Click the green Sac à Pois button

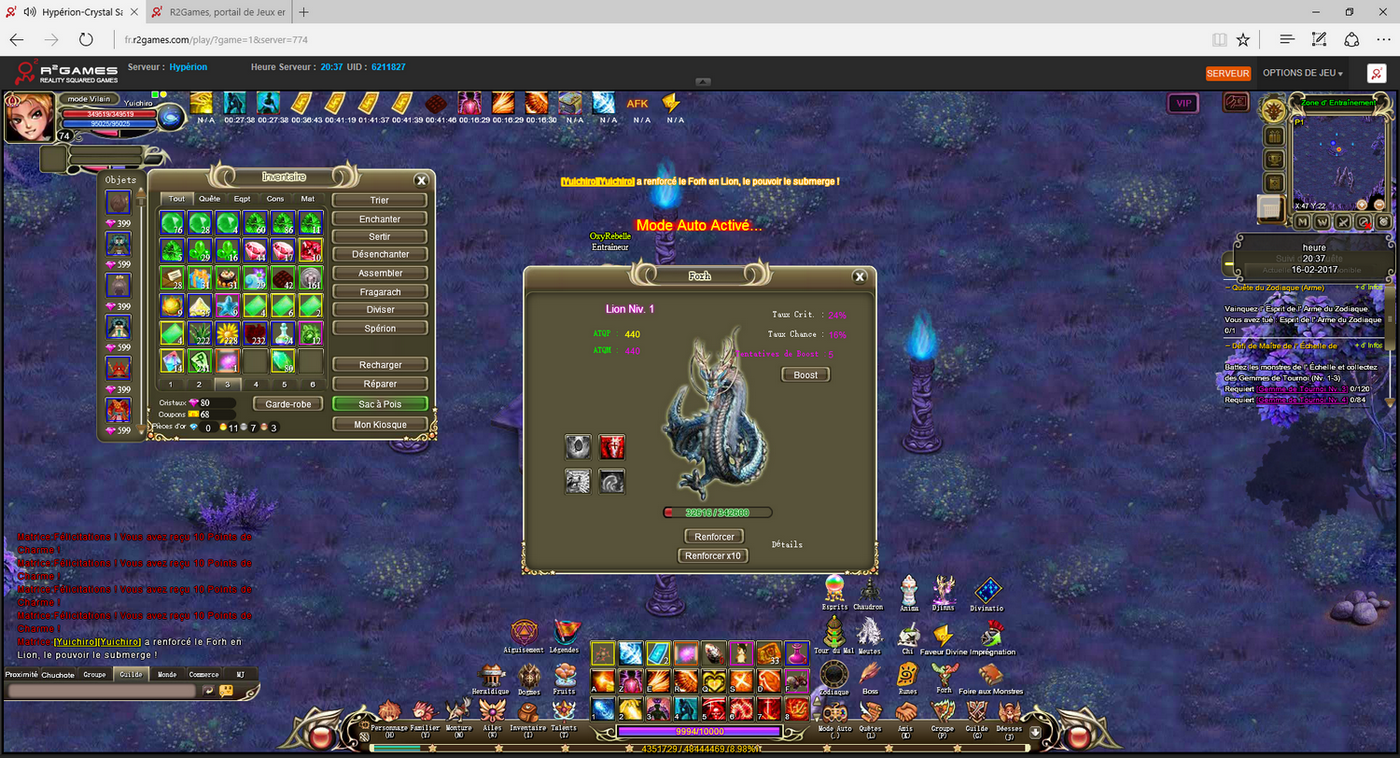(x=380, y=404)
